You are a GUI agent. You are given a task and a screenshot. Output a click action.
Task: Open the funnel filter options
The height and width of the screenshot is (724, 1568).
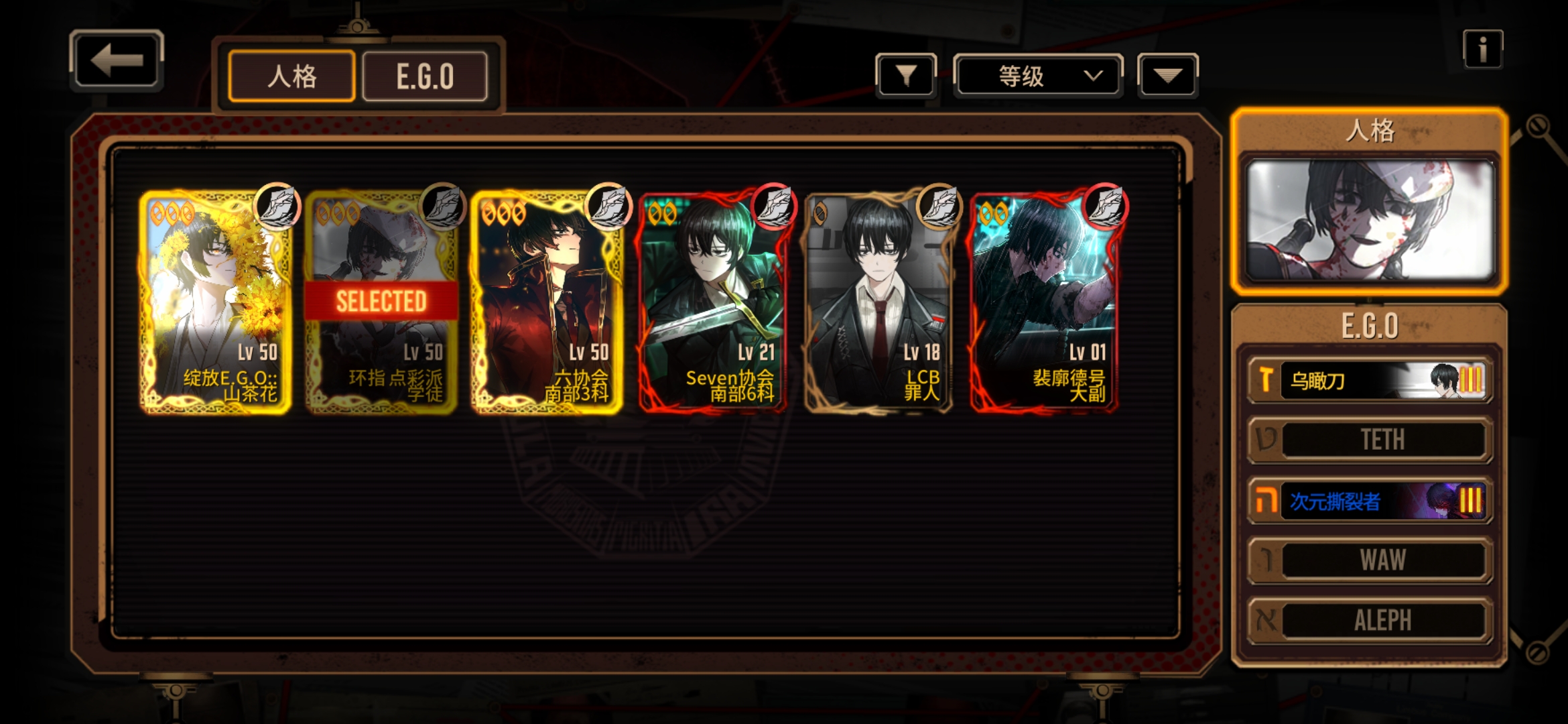tap(905, 76)
